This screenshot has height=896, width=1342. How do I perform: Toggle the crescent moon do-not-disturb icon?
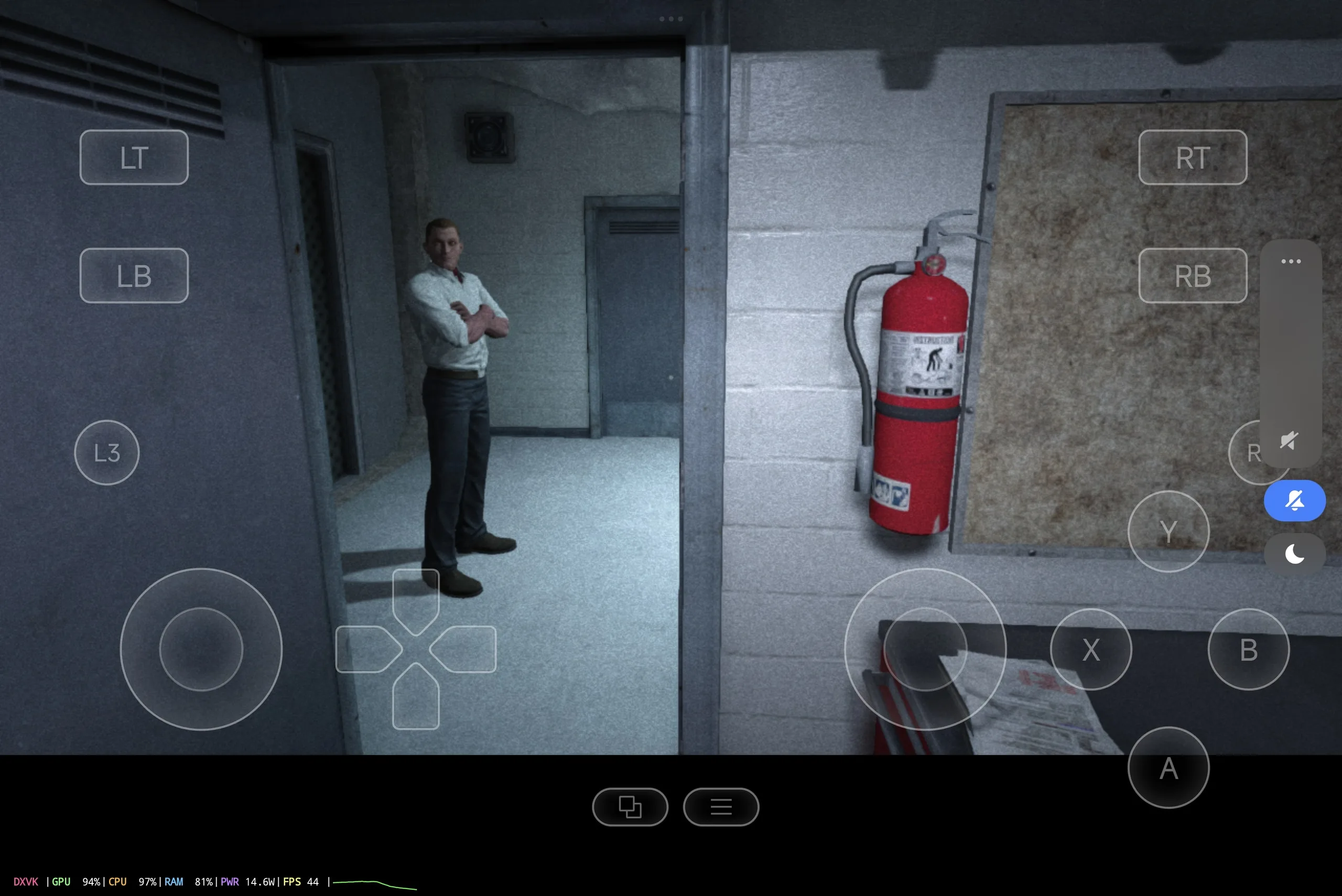tap(1295, 554)
